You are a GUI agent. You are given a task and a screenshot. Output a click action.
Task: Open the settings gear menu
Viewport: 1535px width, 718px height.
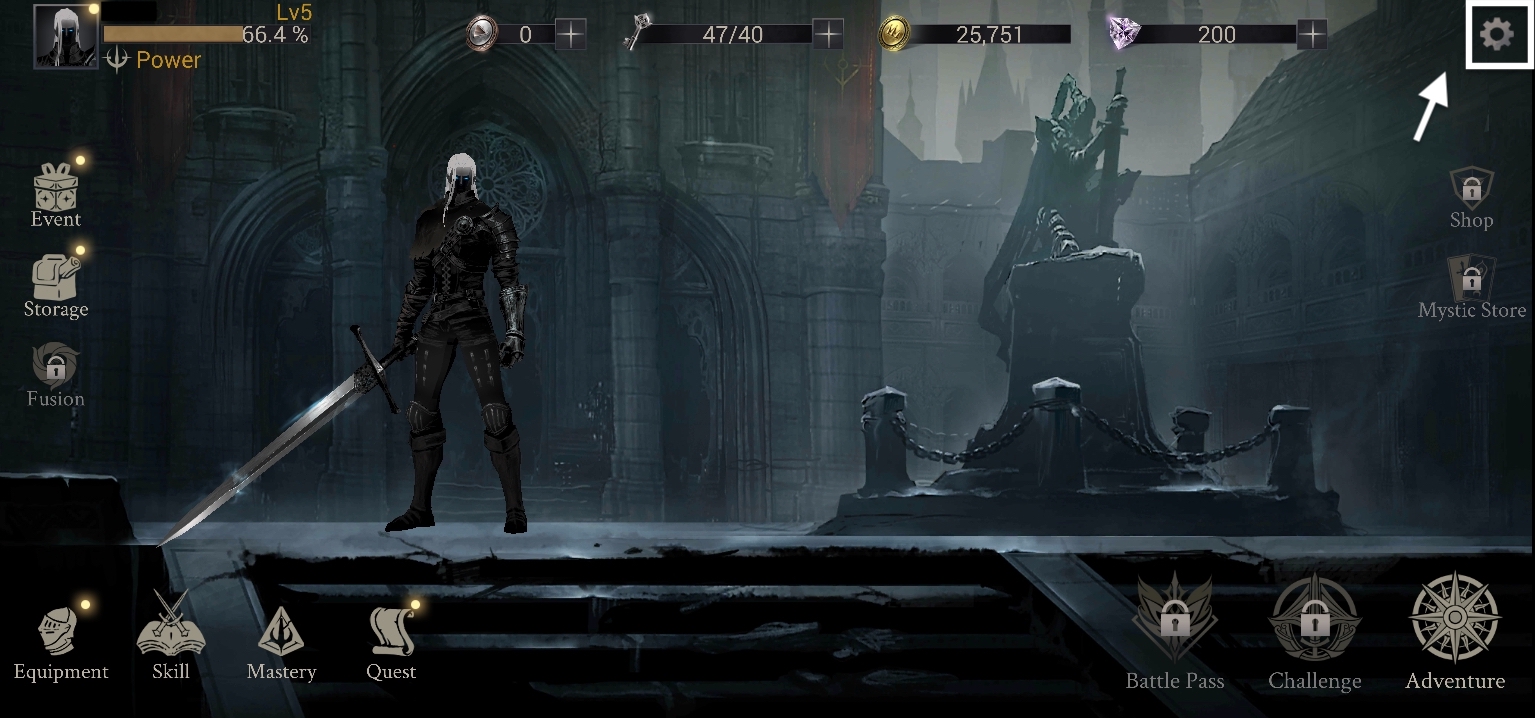[1497, 35]
